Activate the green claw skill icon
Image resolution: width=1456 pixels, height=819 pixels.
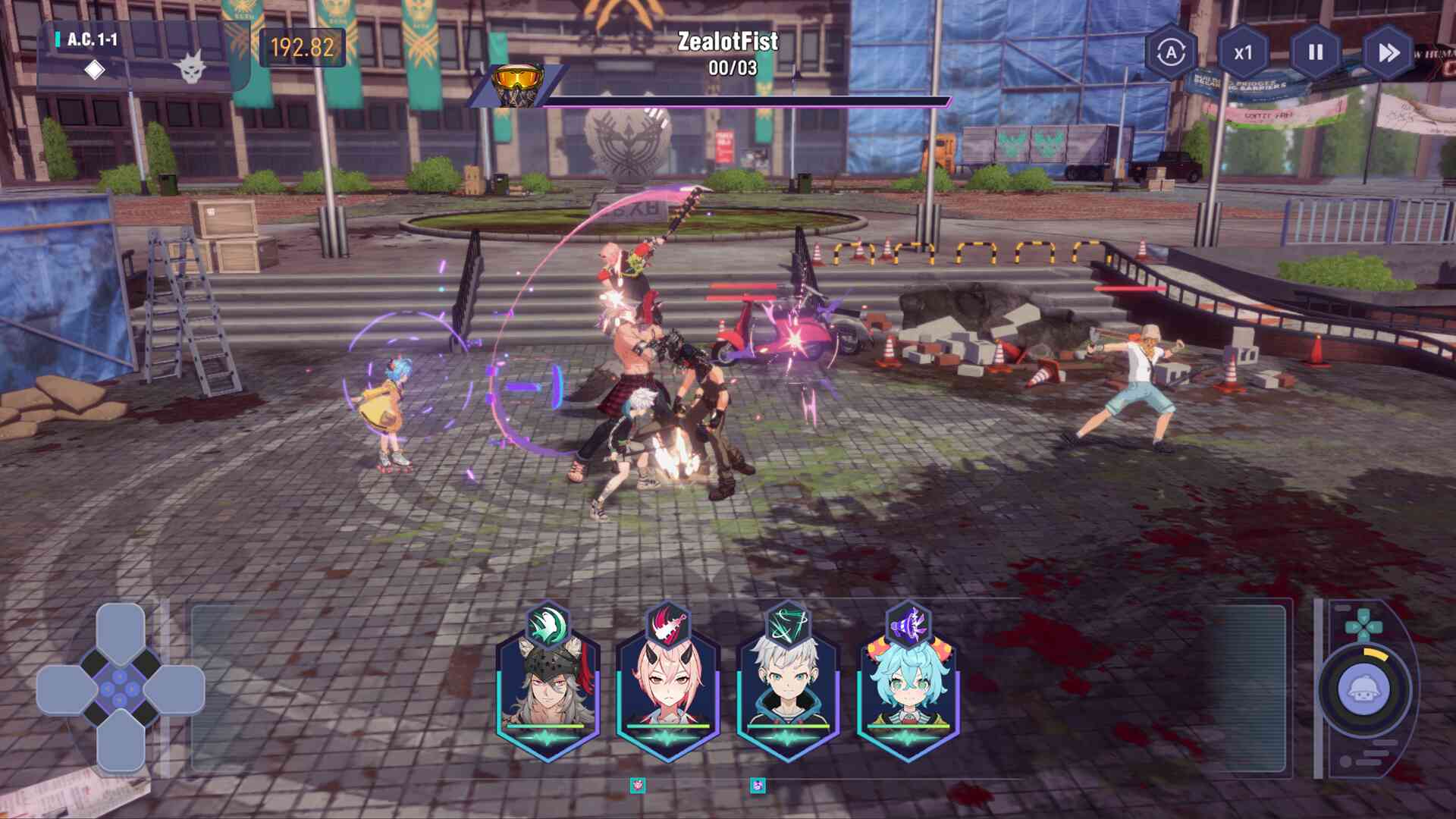point(548,625)
